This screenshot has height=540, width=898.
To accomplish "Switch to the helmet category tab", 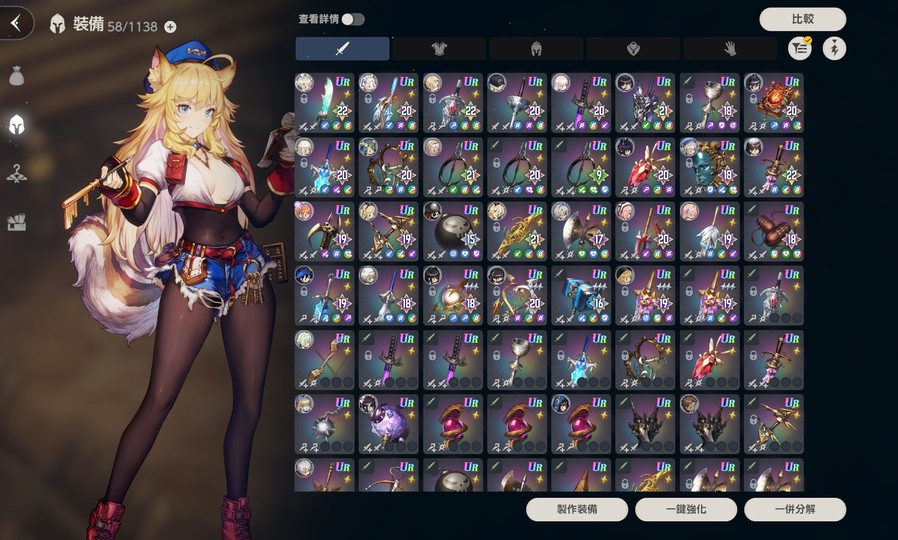I will (536, 48).
